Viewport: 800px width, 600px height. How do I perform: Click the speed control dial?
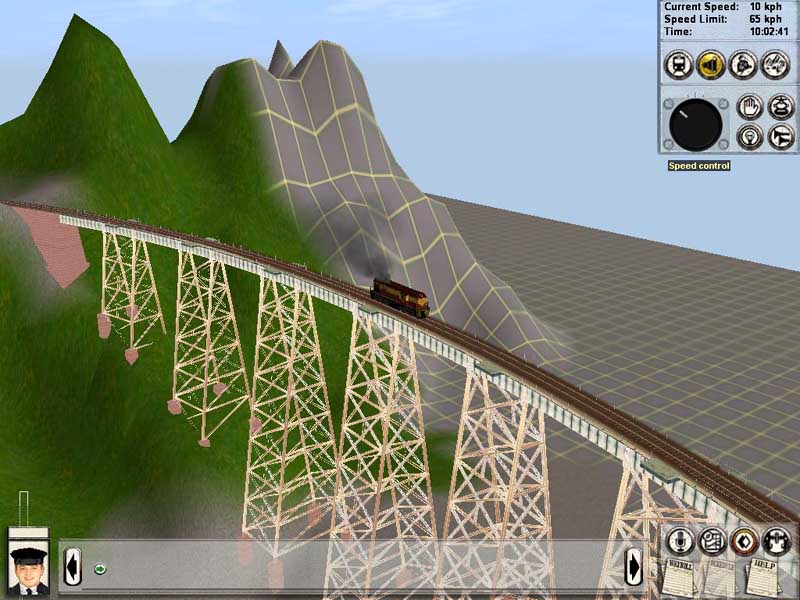tap(695, 125)
